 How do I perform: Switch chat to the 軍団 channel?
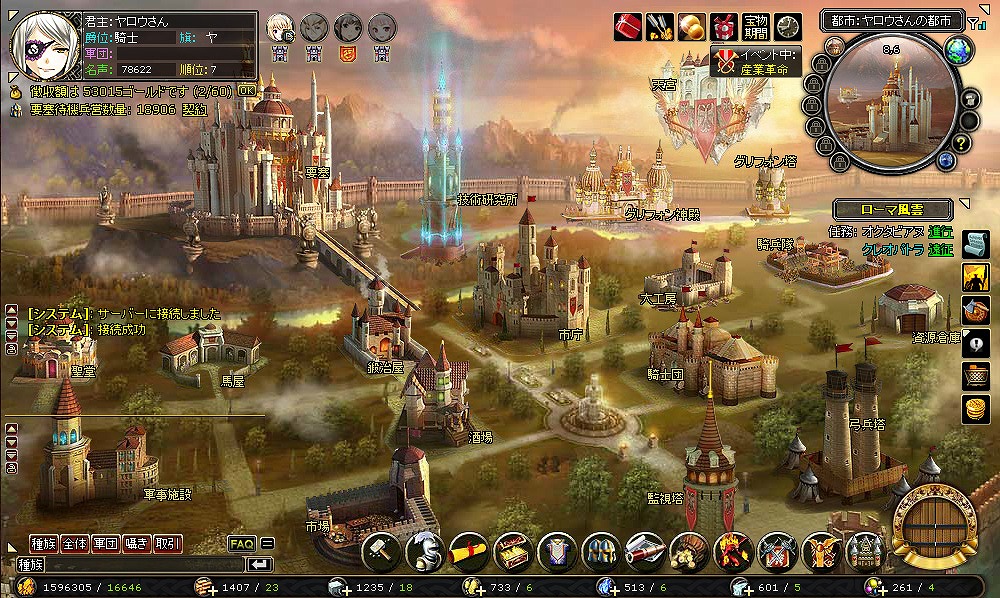pos(106,544)
